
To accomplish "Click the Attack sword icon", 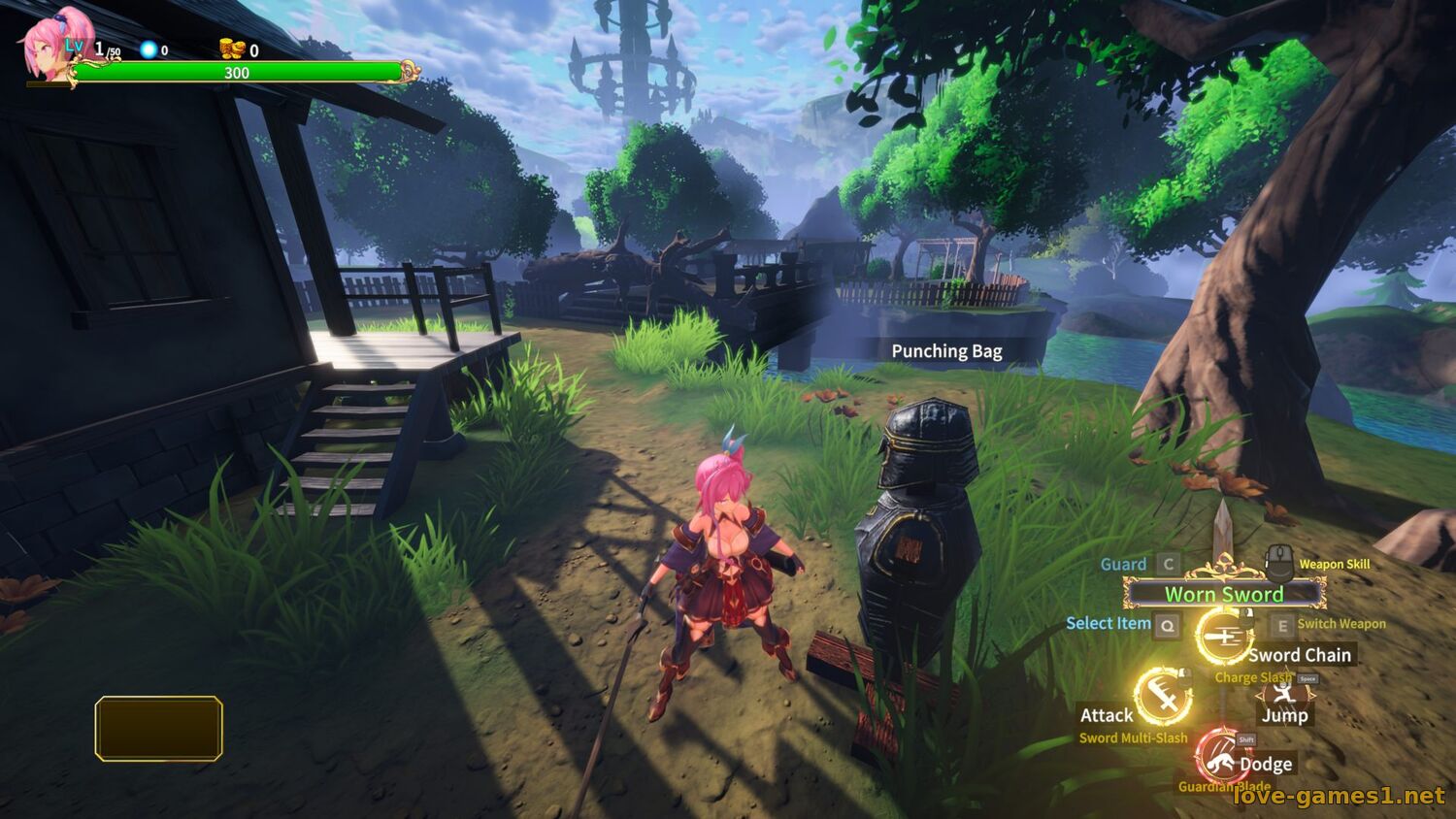I will [1163, 695].
